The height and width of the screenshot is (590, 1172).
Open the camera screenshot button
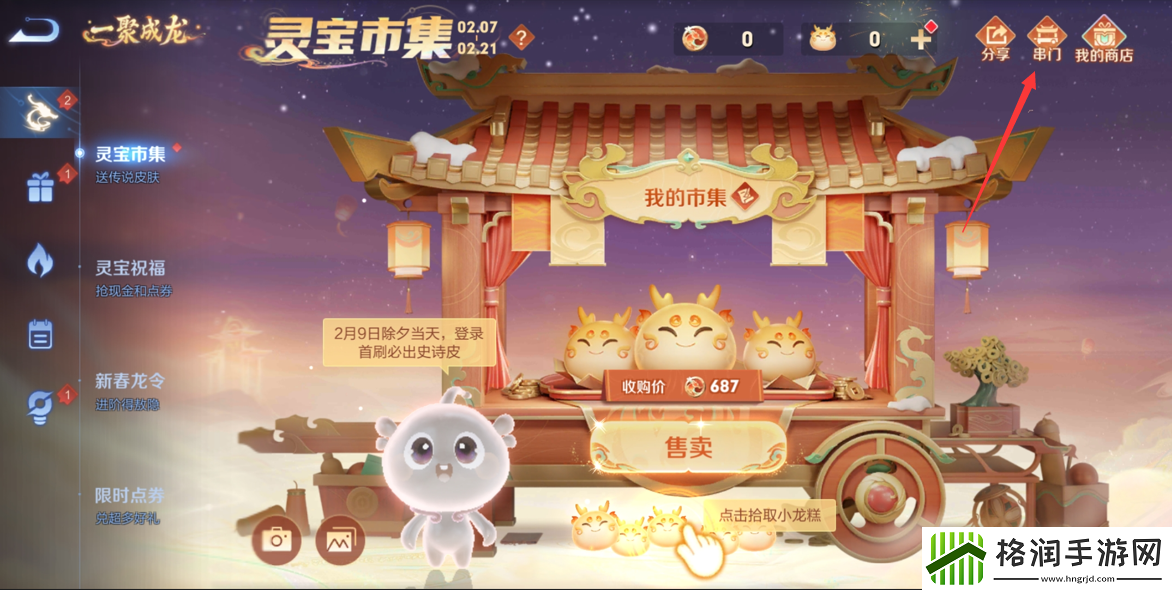pyautogui.click(x=276, y=540)
